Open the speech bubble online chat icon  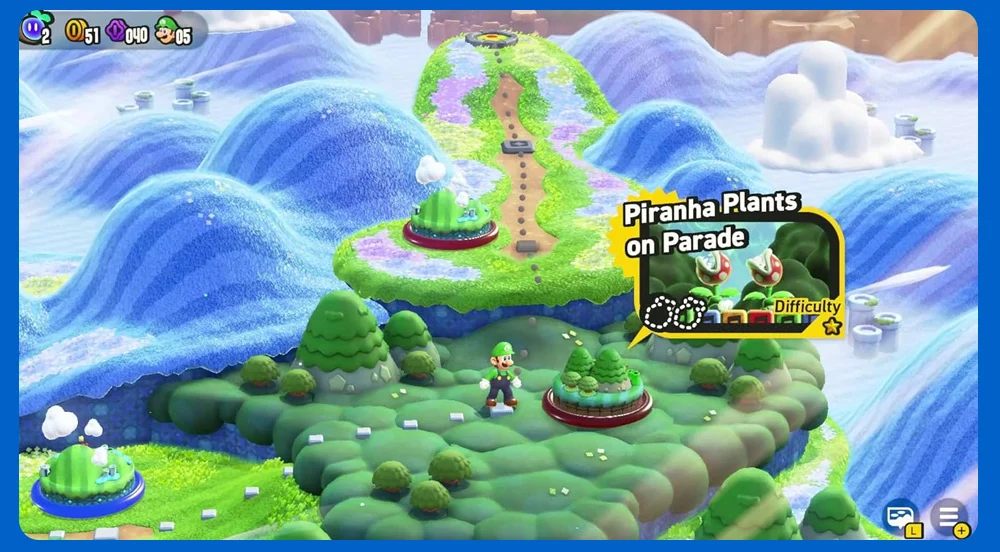tap(900, 516)
